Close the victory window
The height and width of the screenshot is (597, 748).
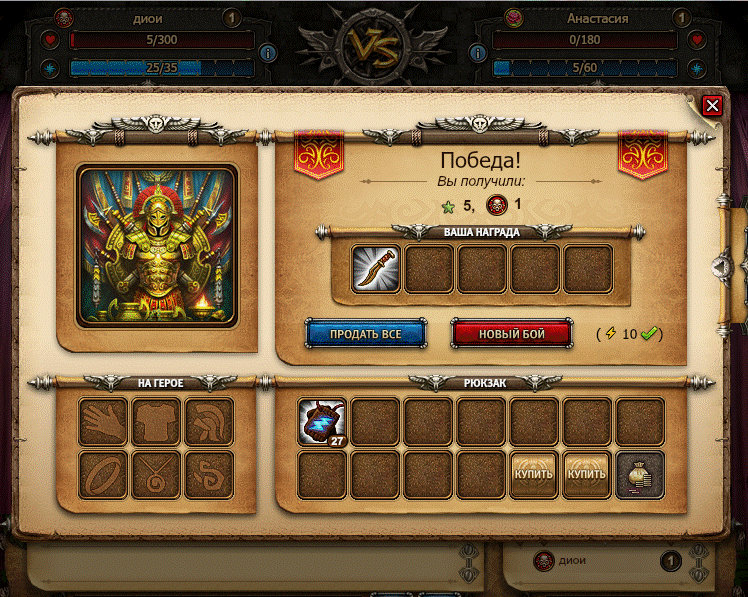tap(711, 105)
